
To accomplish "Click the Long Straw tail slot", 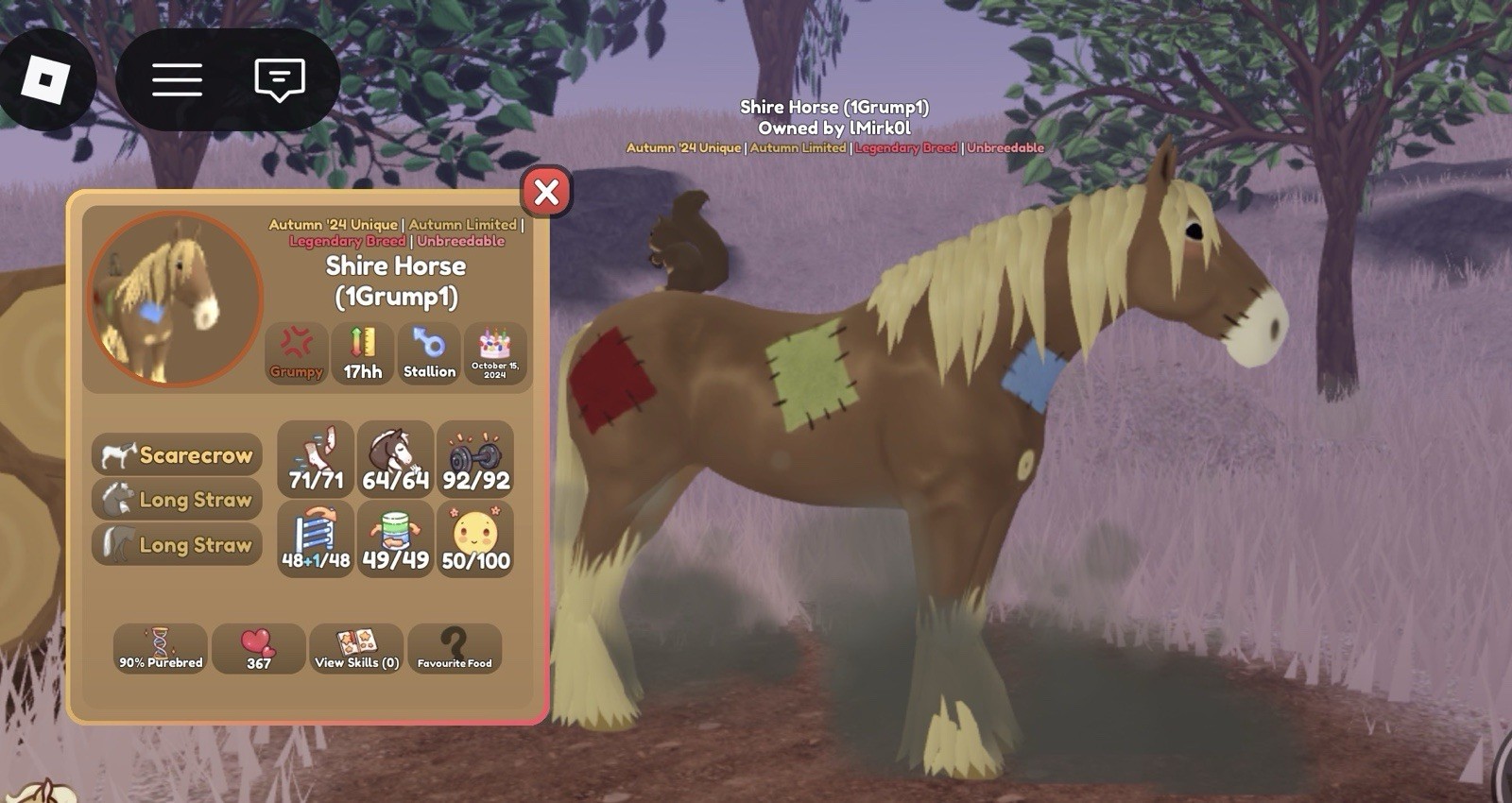I will pos(176,545).
